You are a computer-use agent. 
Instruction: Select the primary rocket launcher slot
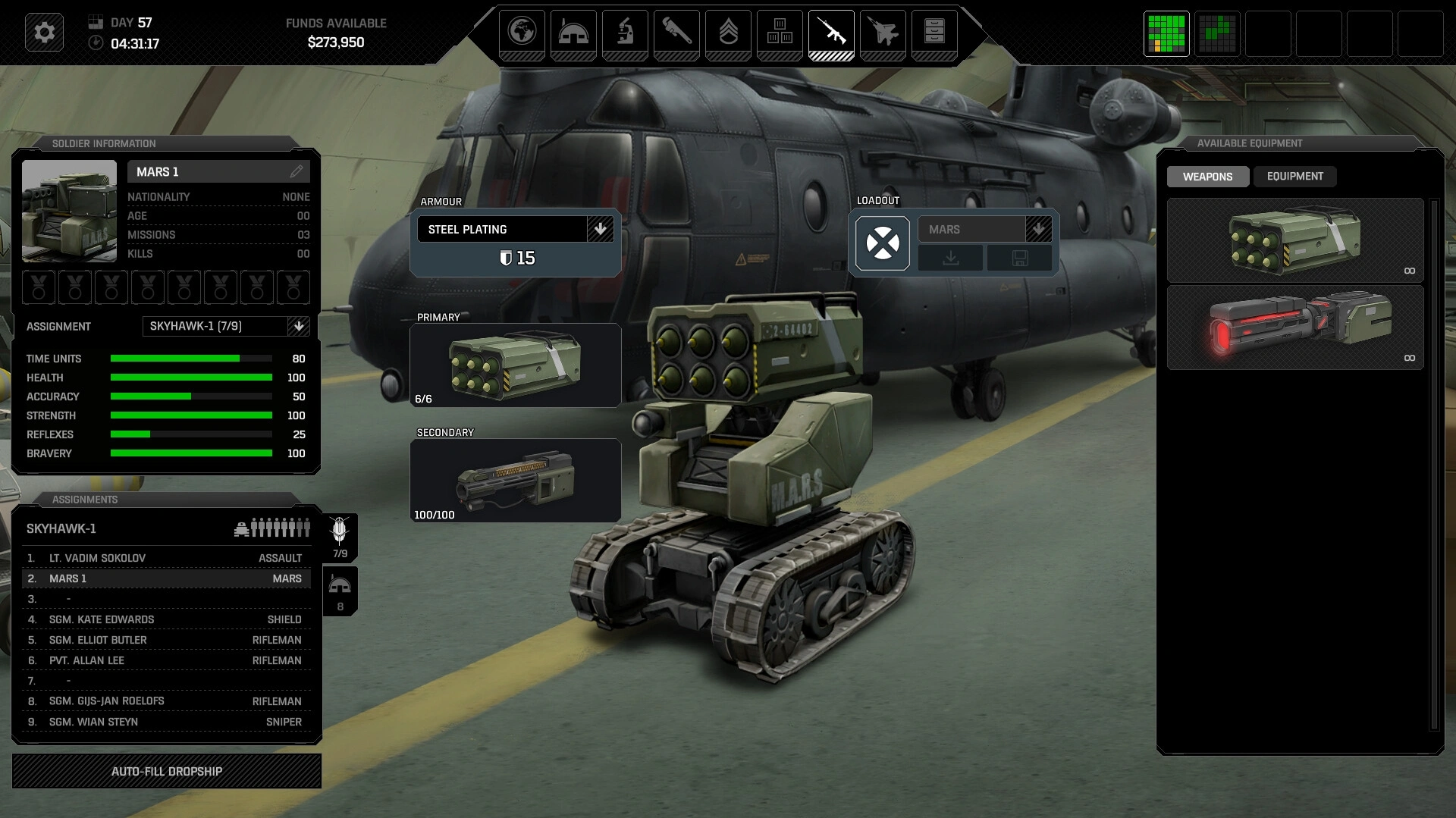tap(515, 365)
